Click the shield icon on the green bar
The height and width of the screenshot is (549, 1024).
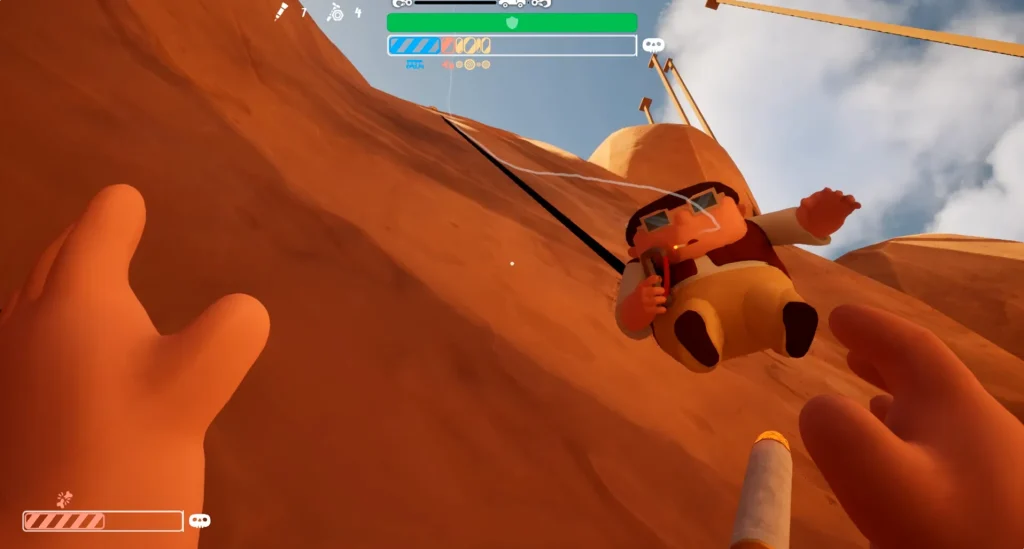click(x=512, y=22)
